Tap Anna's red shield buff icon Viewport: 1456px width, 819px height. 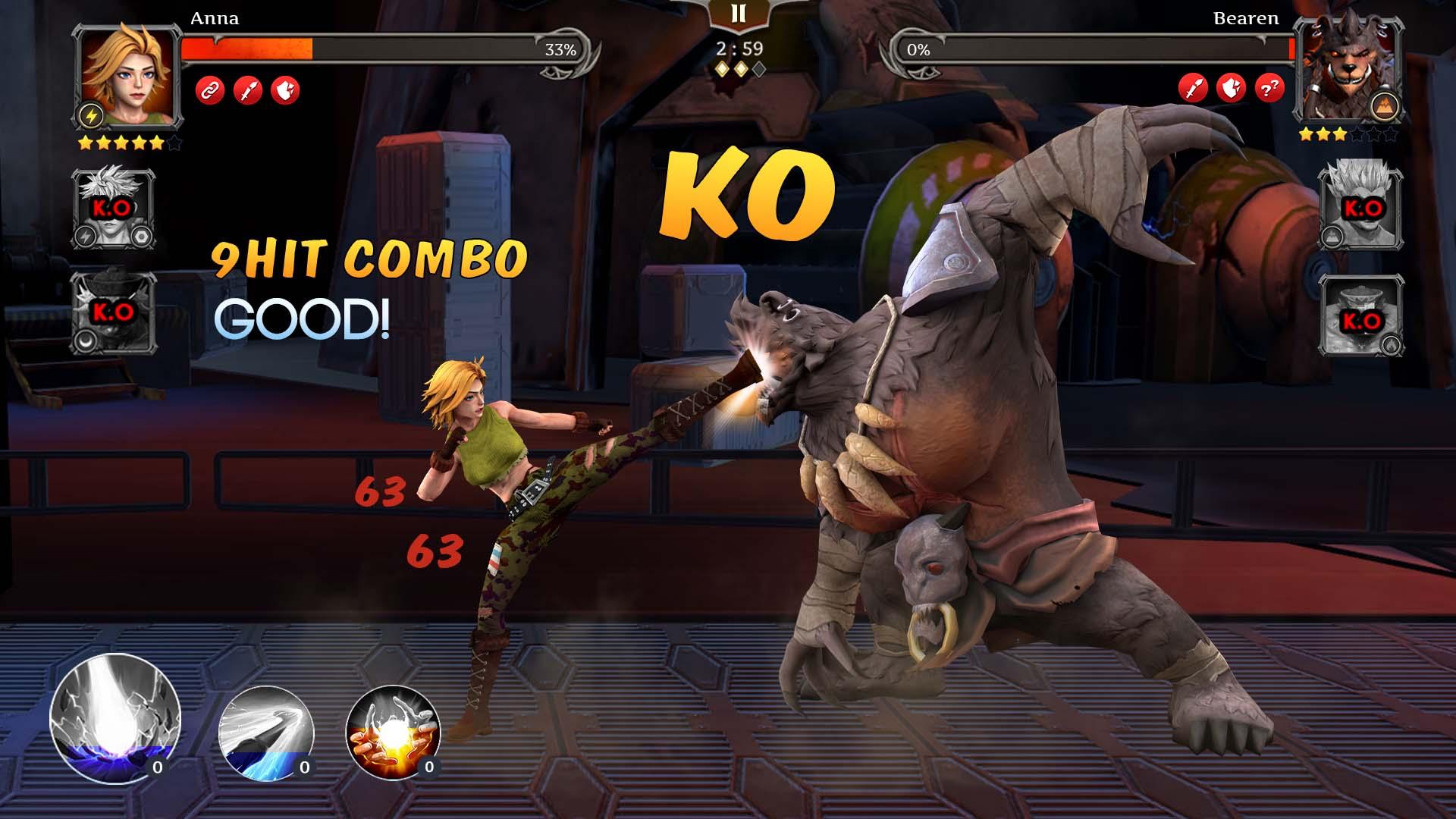point(285,90)
